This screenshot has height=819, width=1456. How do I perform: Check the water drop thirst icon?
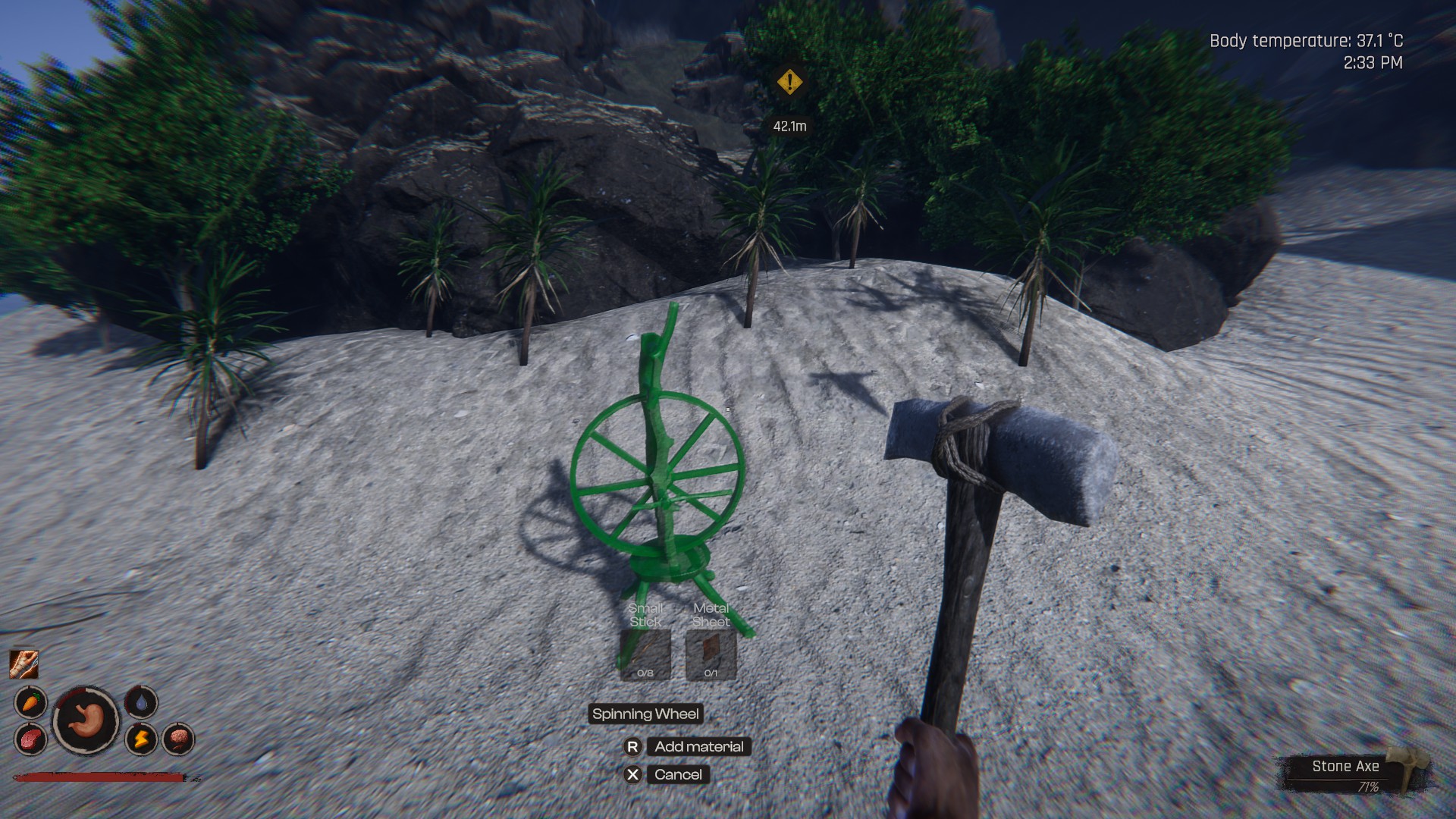[x=141, y=702]
